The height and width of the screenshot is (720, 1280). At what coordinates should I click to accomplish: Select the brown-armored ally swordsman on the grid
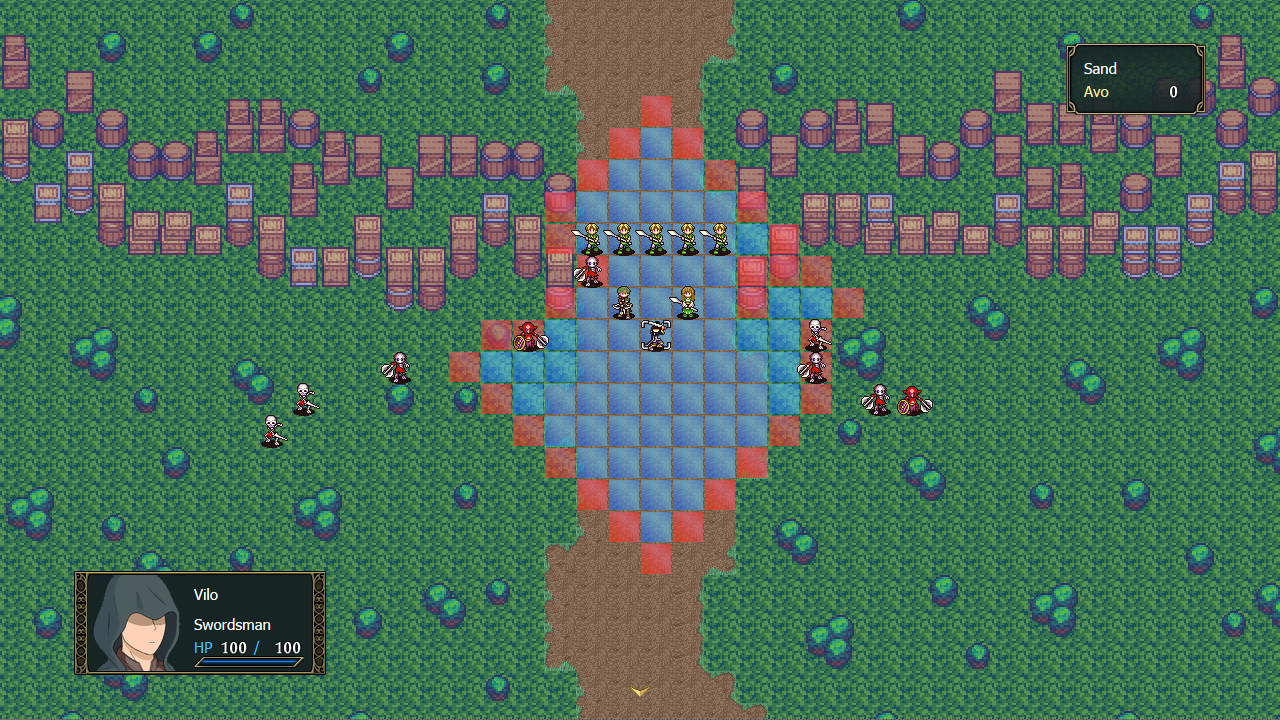coord(622,303)
